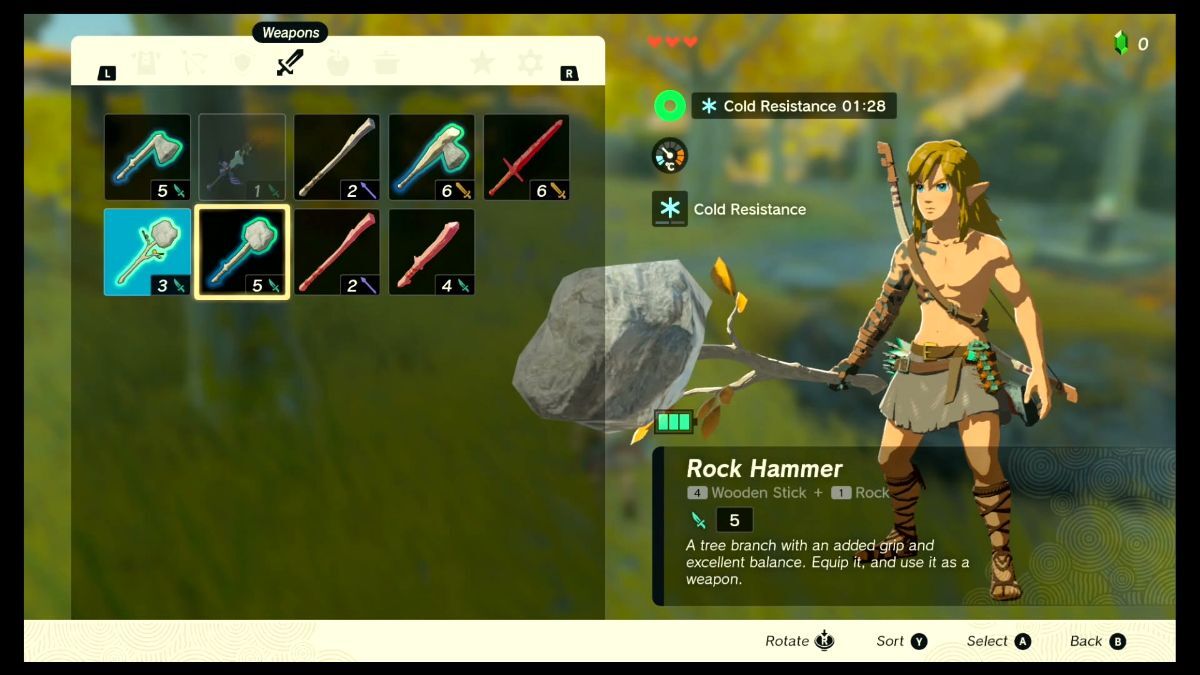Image resolution: width=1200 pixels, height=675 pixels.
Task: Select the stone axe in the first slot
Action: pos(147,157)
